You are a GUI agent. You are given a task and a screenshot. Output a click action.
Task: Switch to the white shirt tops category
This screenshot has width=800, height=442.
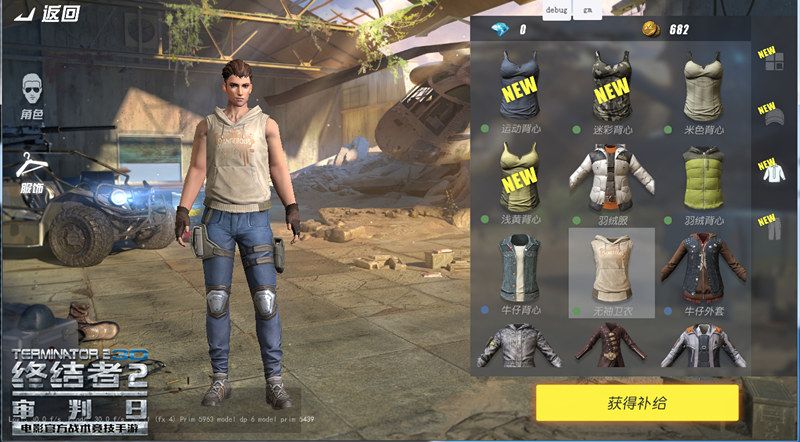pos(773,174)
